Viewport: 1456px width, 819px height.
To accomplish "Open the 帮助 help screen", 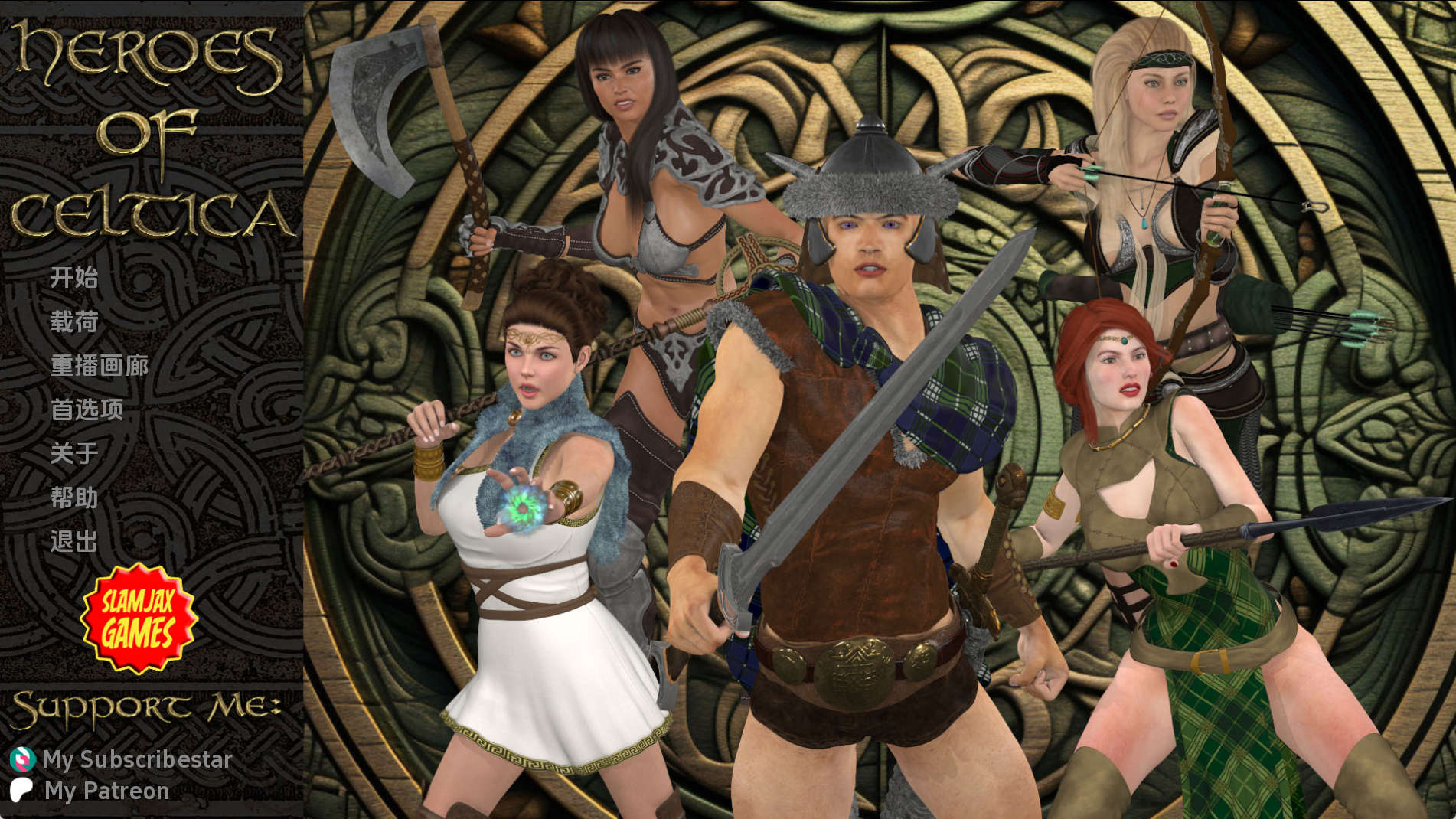I will [74, 498].
